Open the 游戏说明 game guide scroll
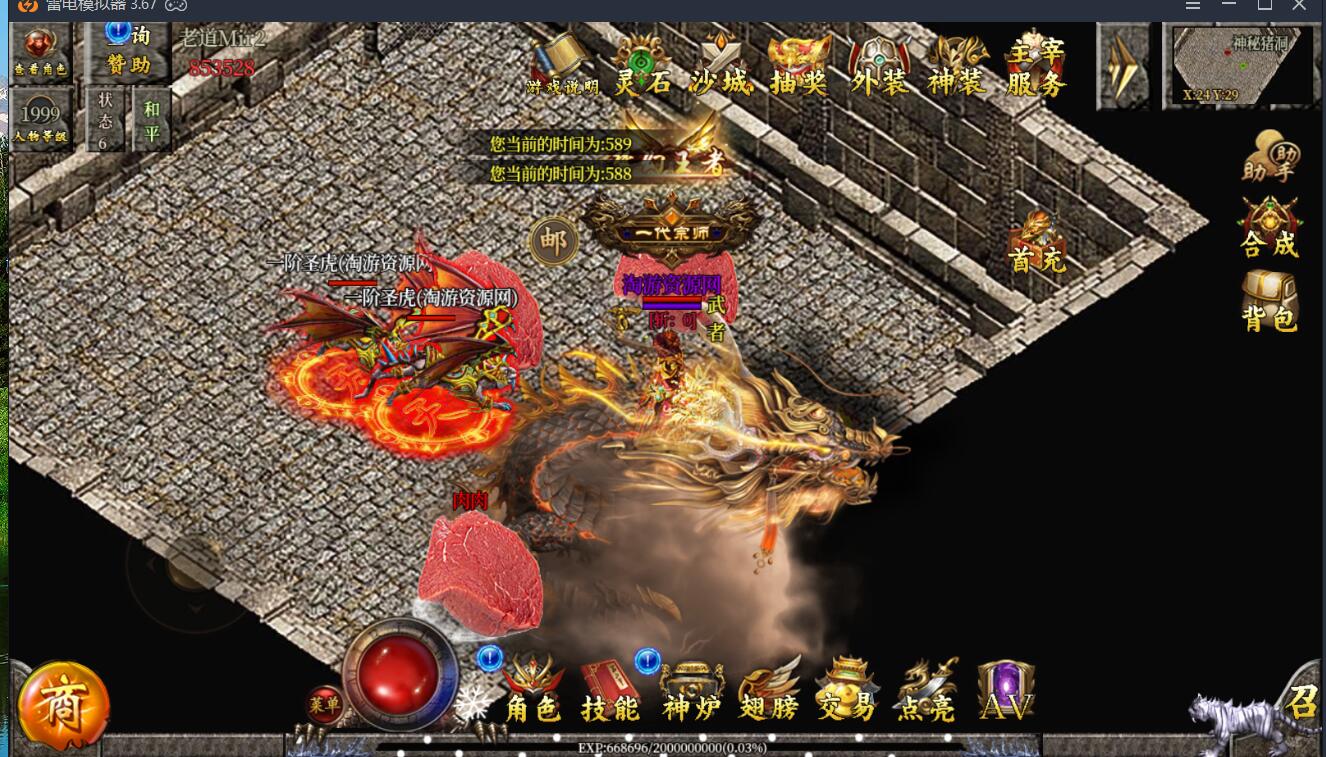The width and height of the screenshot is (1326, 757). (x=563, y=67)
